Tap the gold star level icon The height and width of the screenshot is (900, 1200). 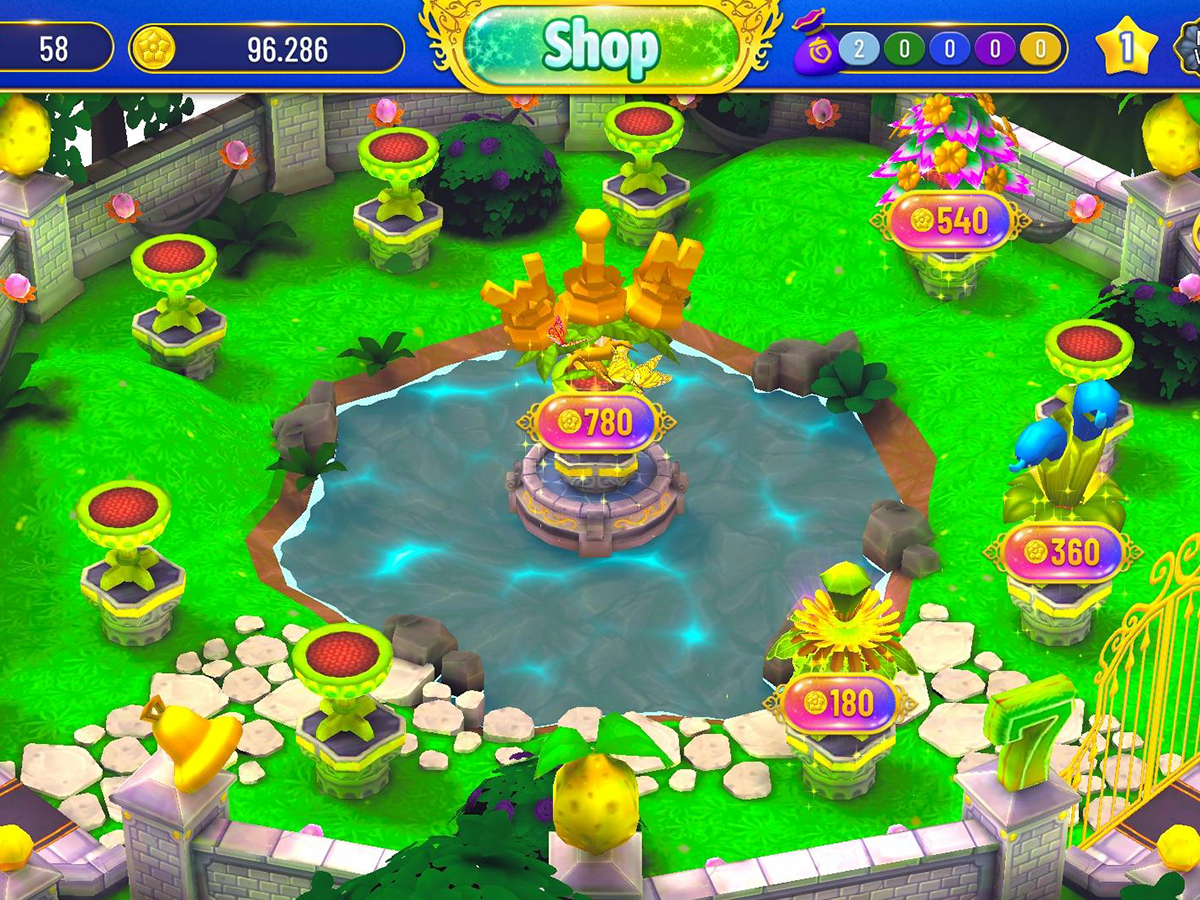pyautogui.click(x=1126, y=48)
